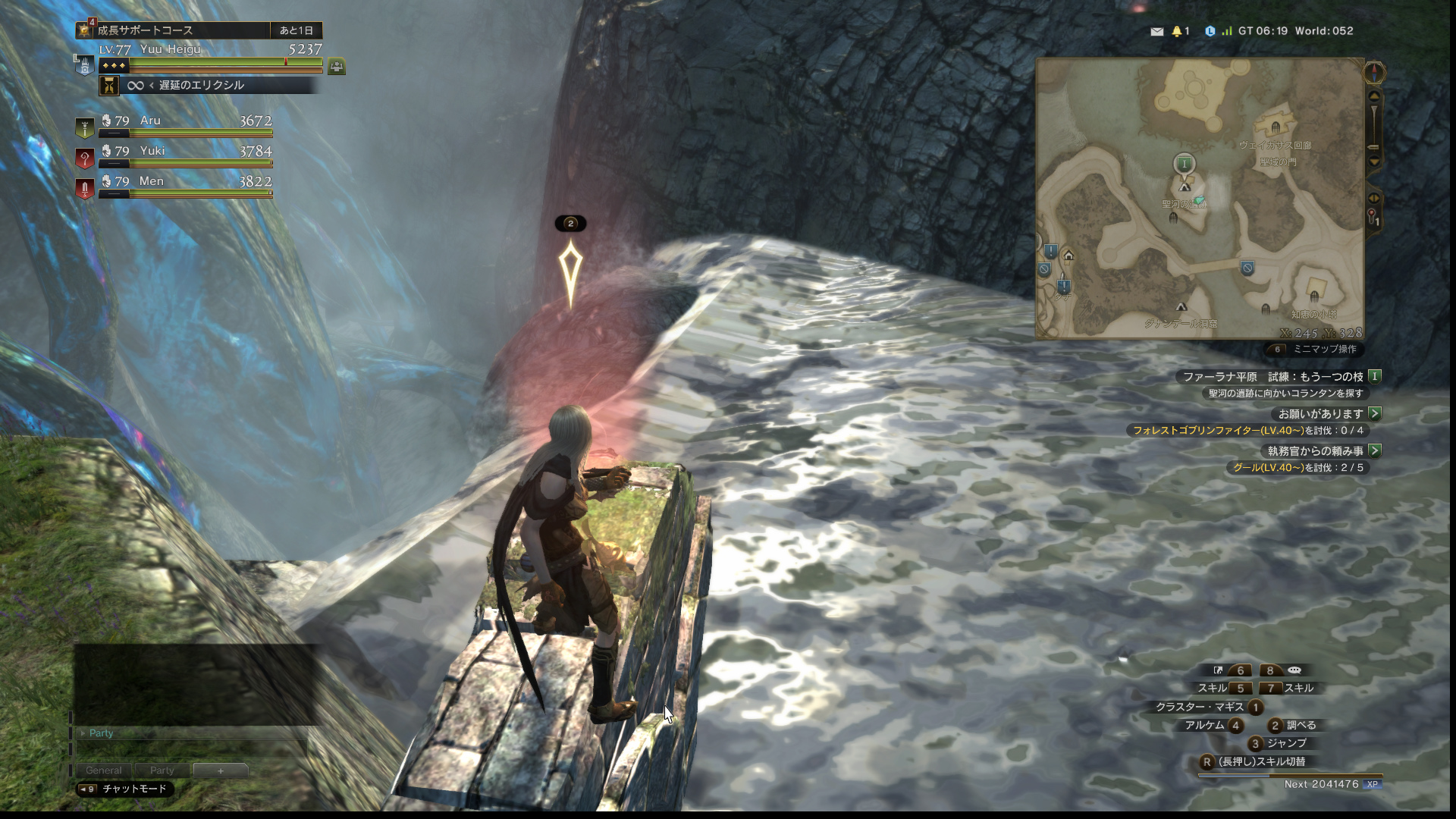
Task: Toggle the minimap left-right arrow button
Action: click(x=1374, y=198)
